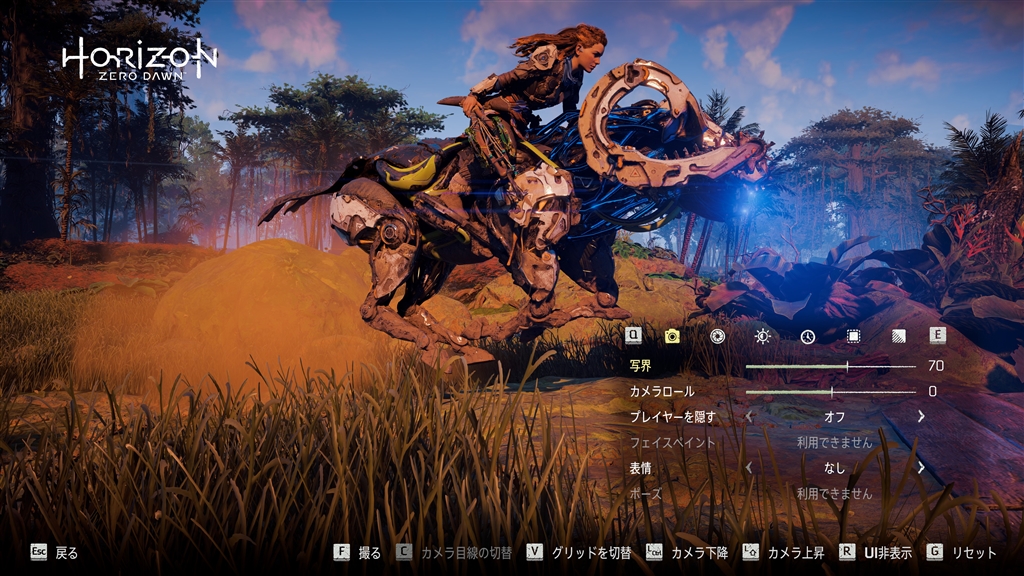Raise the camera with カメラ上昇
The image size is (1024, 576).
[795, 552]
